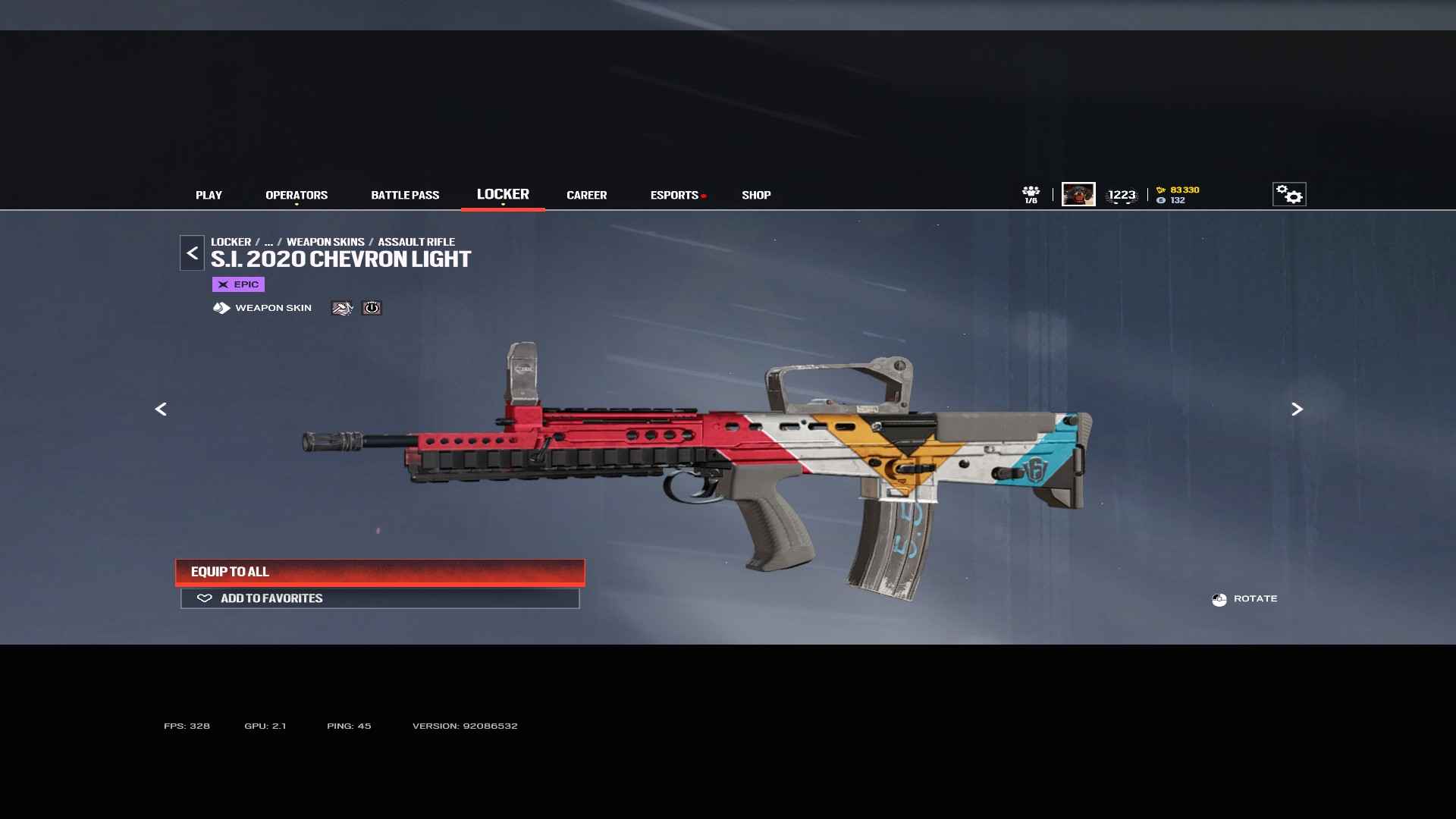Visit the Shop tab
Image resolution: width=1456 pixels, height=819 pixels.
coord(756,195)
